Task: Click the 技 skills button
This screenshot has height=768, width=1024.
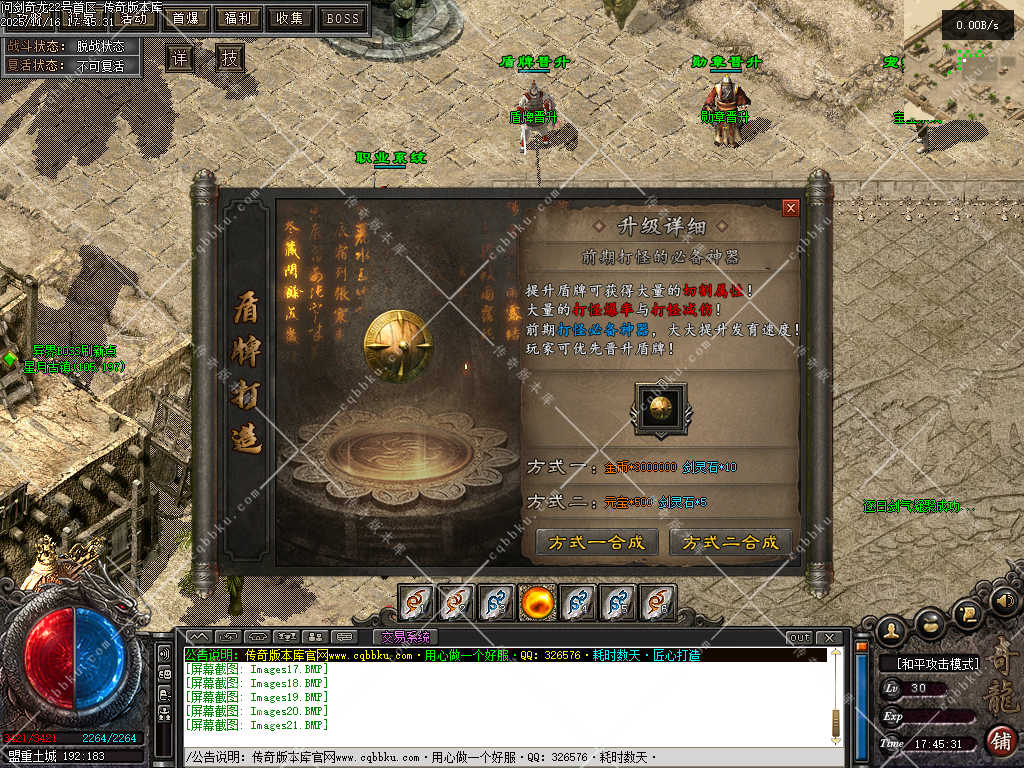Action: pos(229,58)
